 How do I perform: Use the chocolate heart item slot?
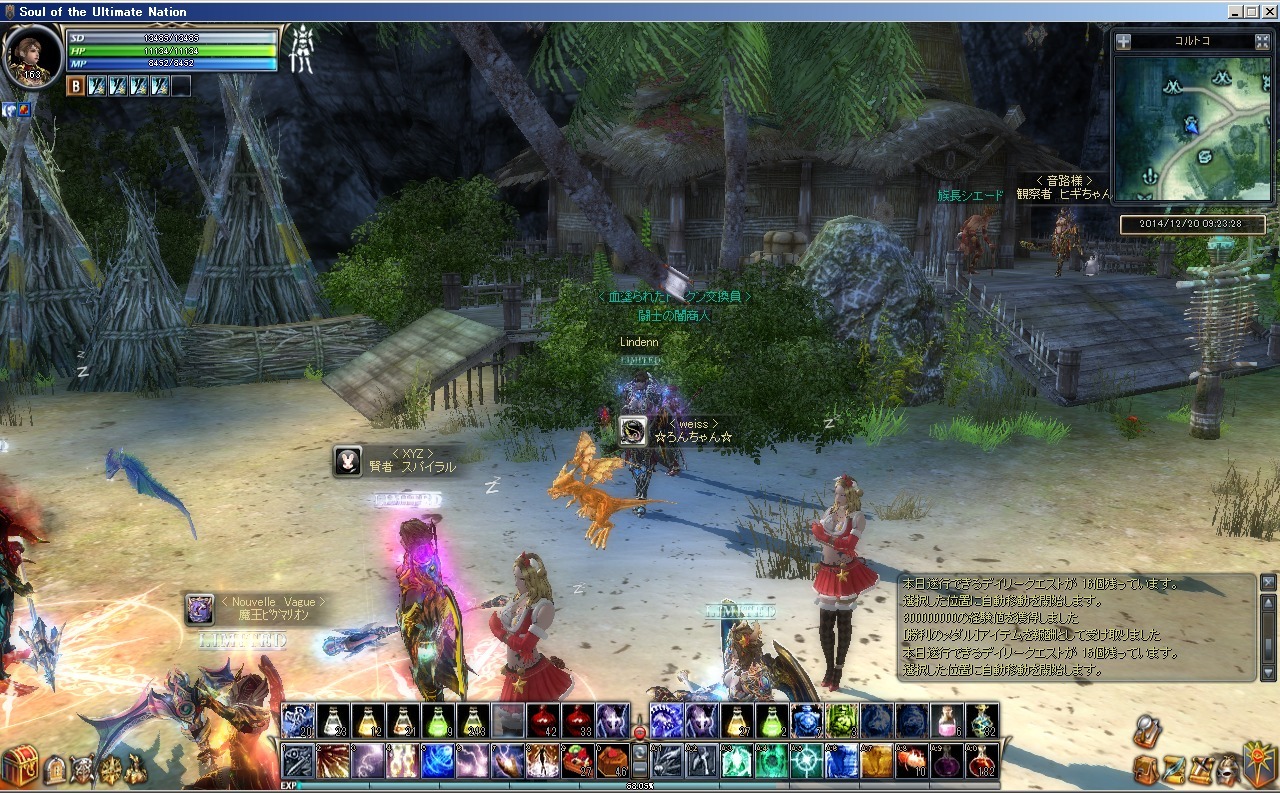(614, 761)
